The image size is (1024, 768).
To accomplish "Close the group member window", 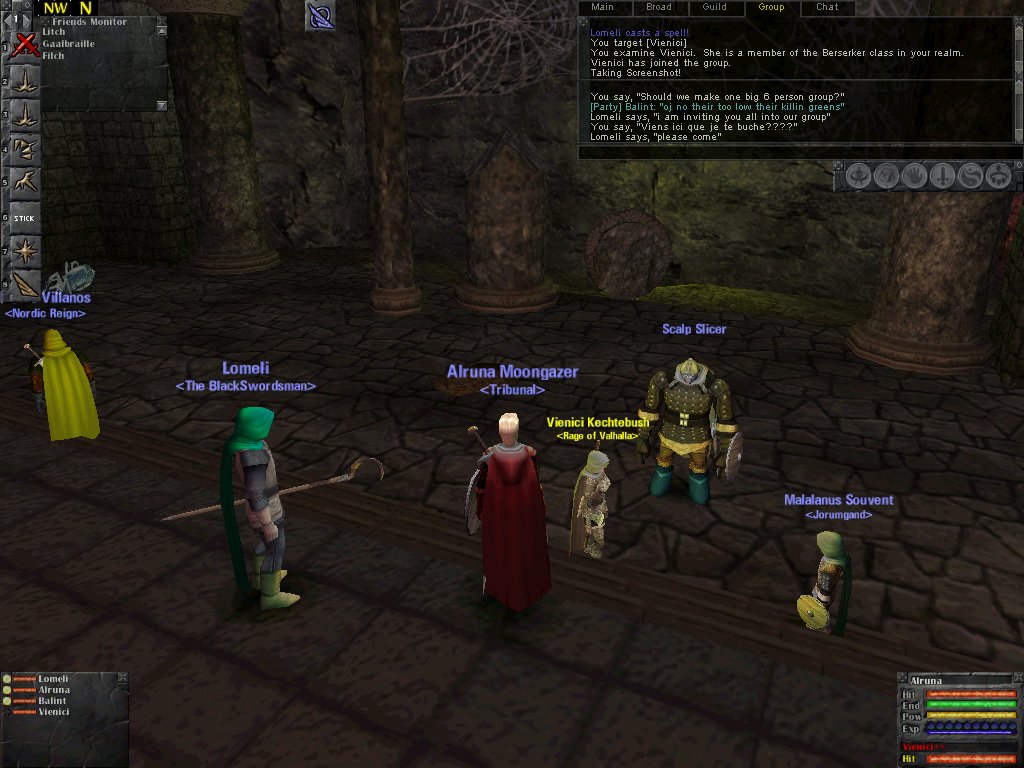I will tap(122, 677).
